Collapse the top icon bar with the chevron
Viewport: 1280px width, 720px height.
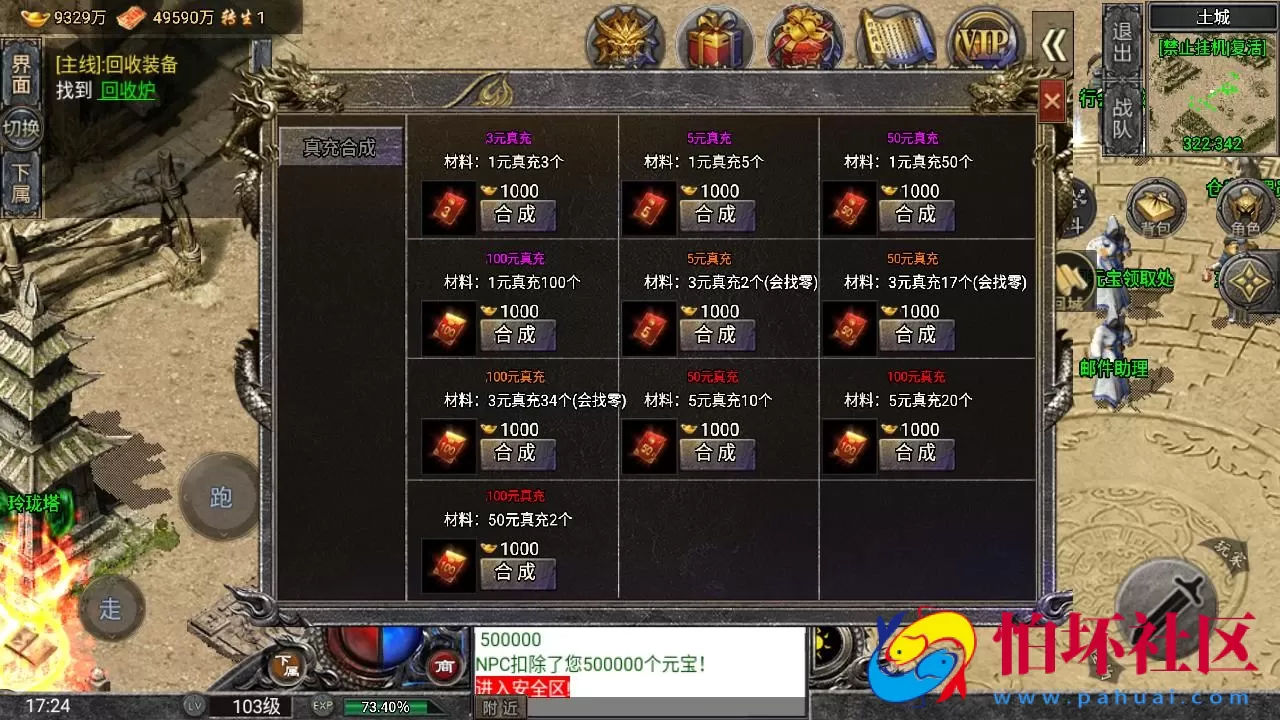point(1054,46)
